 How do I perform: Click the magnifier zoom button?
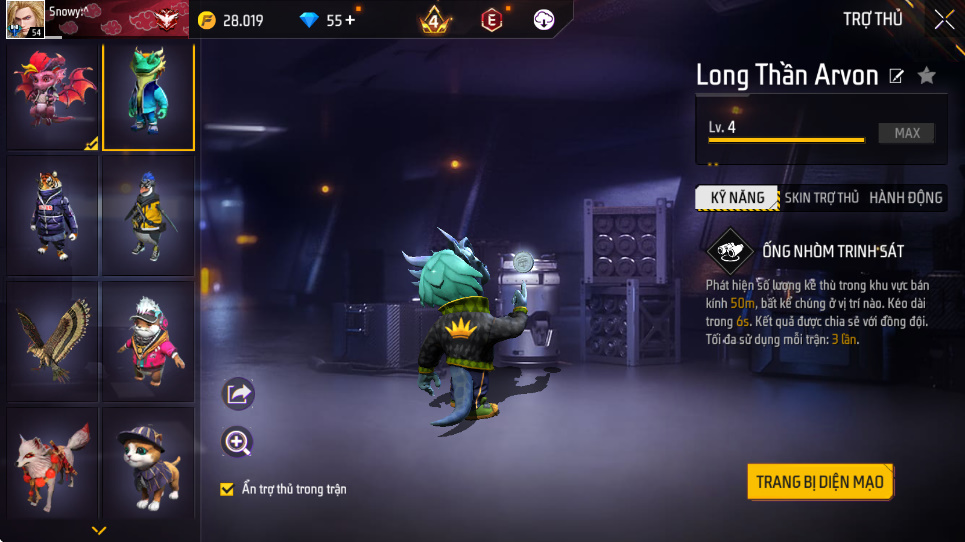click(238, 442)
